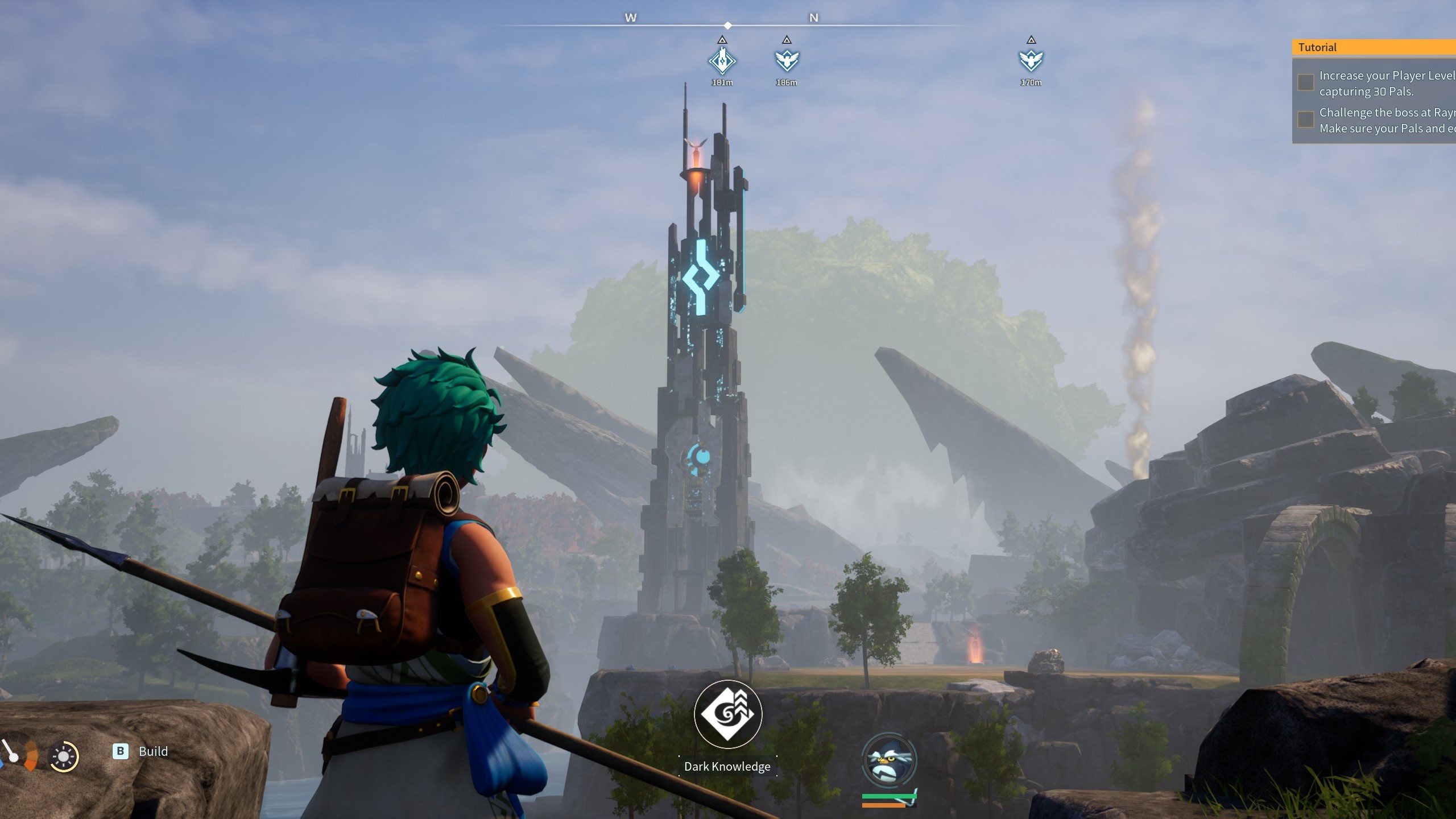Tick the Challenge the boss objective checkbox
The width and height of the screenshot is (1456, 819).
(1306, 120)
